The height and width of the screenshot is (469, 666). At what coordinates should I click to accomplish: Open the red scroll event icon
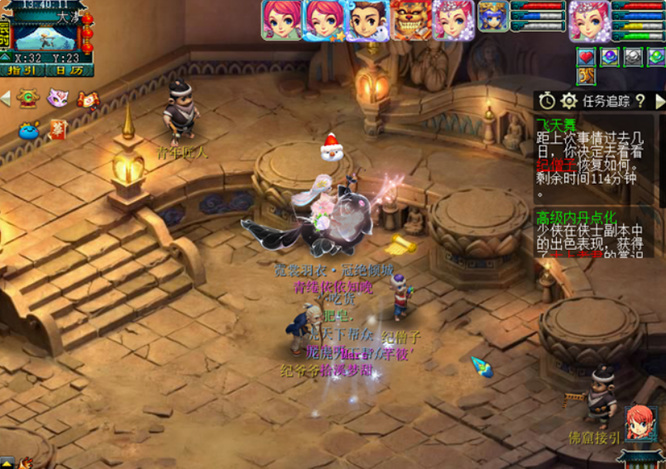point(86,98)
